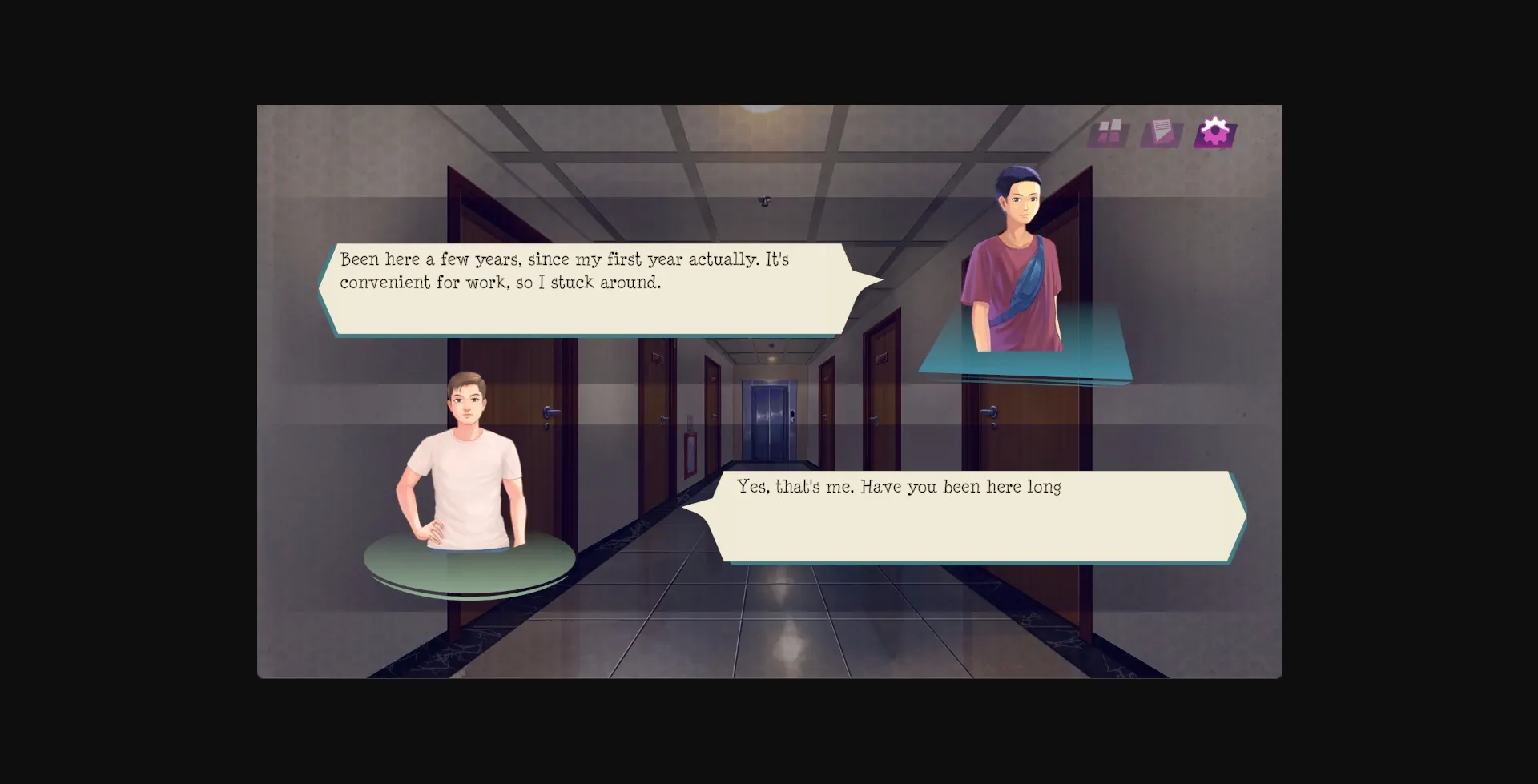Click the glowing gear to adjust preferences

pos(1214,130)
